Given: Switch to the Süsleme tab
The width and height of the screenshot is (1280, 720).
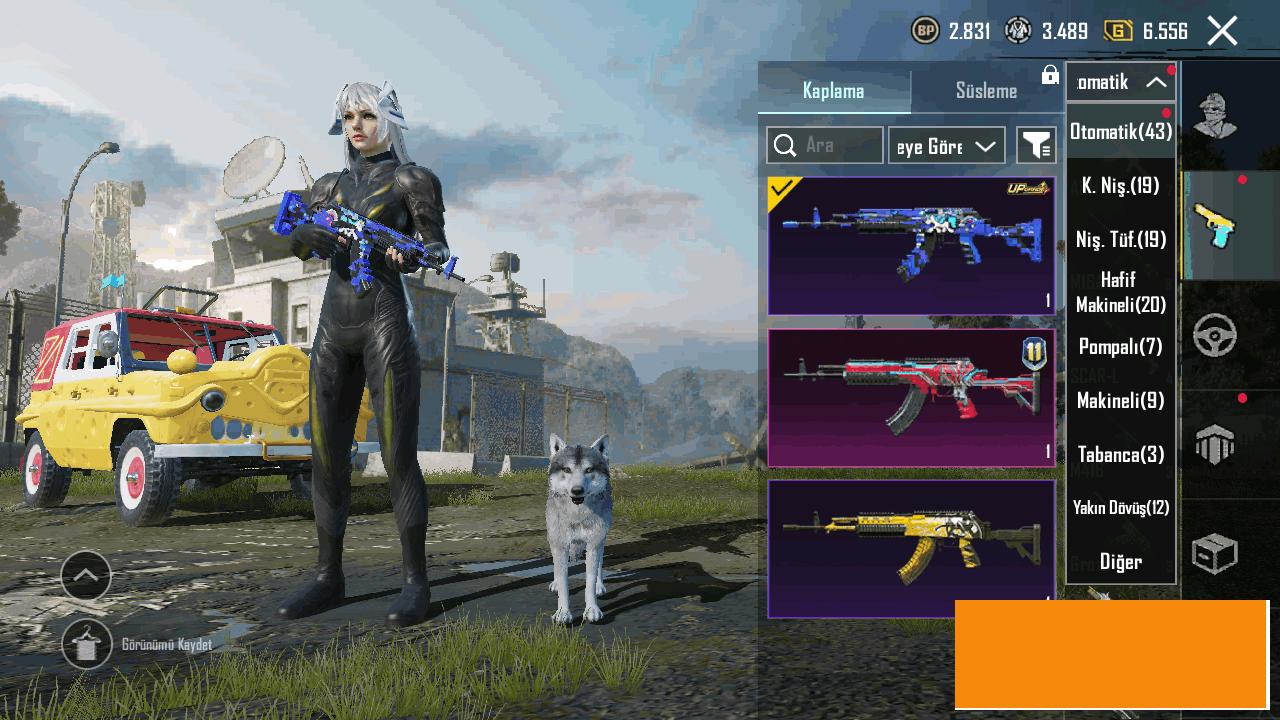Looking at the screenshot, I should (986, 91).
